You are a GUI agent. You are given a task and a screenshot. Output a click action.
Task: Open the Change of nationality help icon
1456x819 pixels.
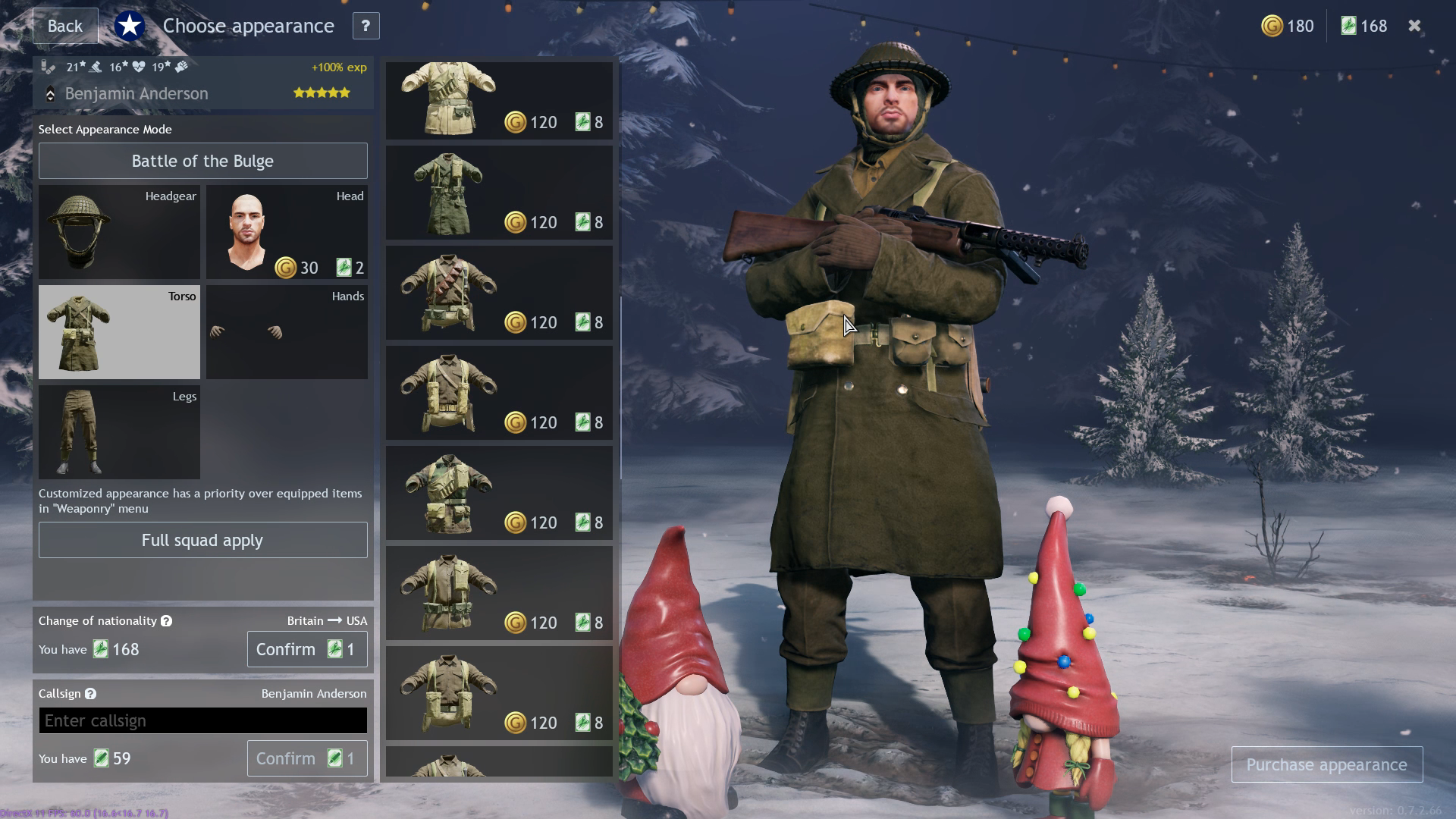166,621
